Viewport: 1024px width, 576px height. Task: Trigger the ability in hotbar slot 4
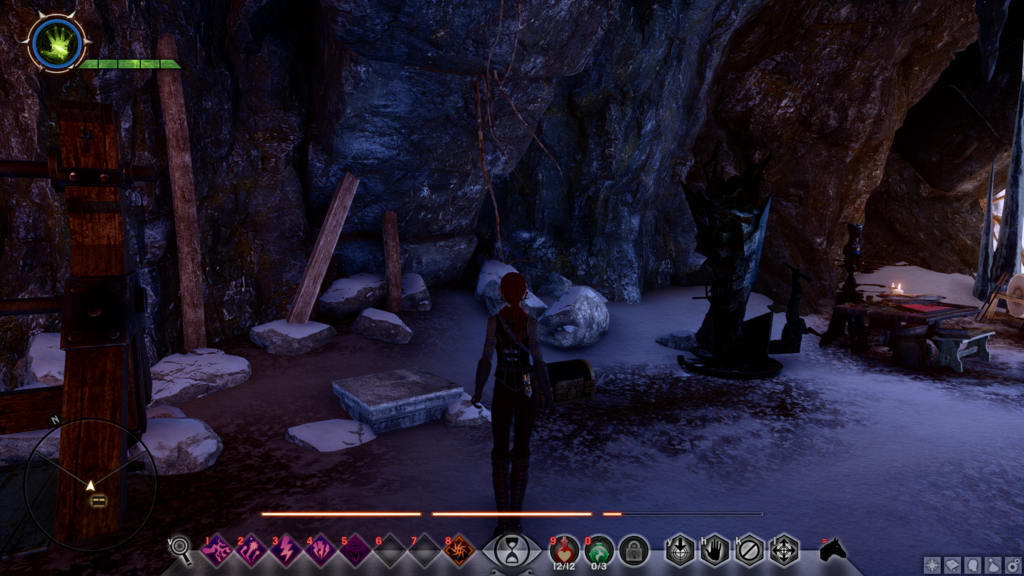[x=321, y=549]
